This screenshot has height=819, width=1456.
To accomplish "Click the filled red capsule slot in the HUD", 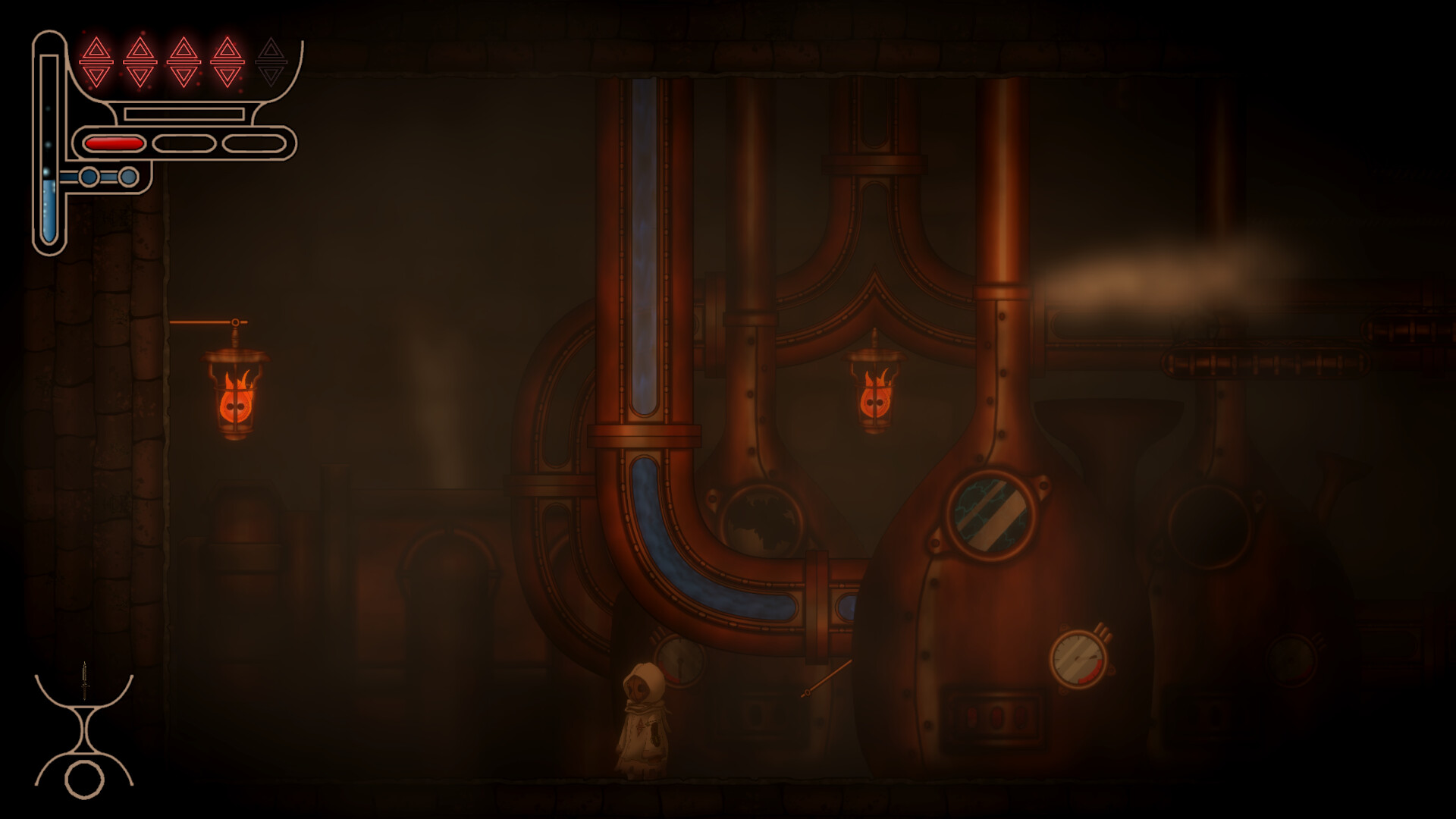I will (x=114, y=142).
